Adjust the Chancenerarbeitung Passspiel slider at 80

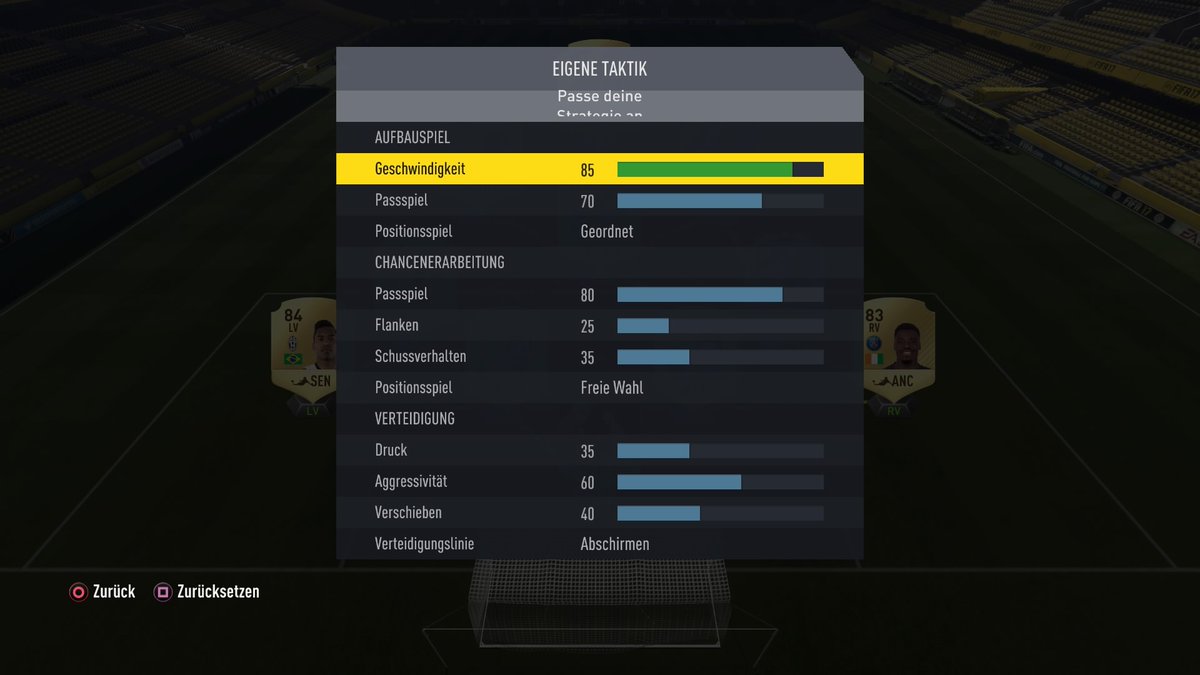click(x=719, y=295)
